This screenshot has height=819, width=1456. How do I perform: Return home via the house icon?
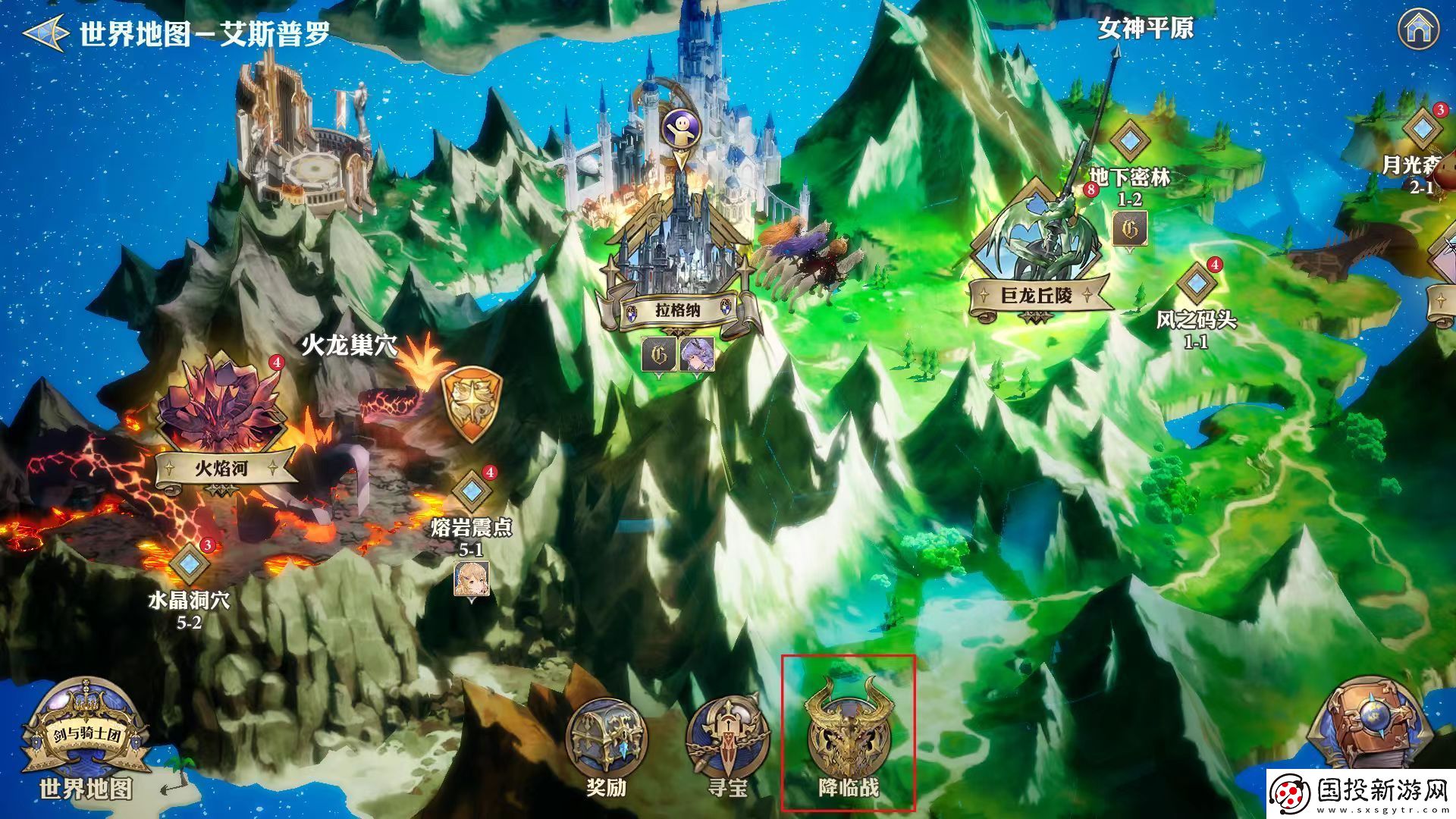tap(1417, 30)
